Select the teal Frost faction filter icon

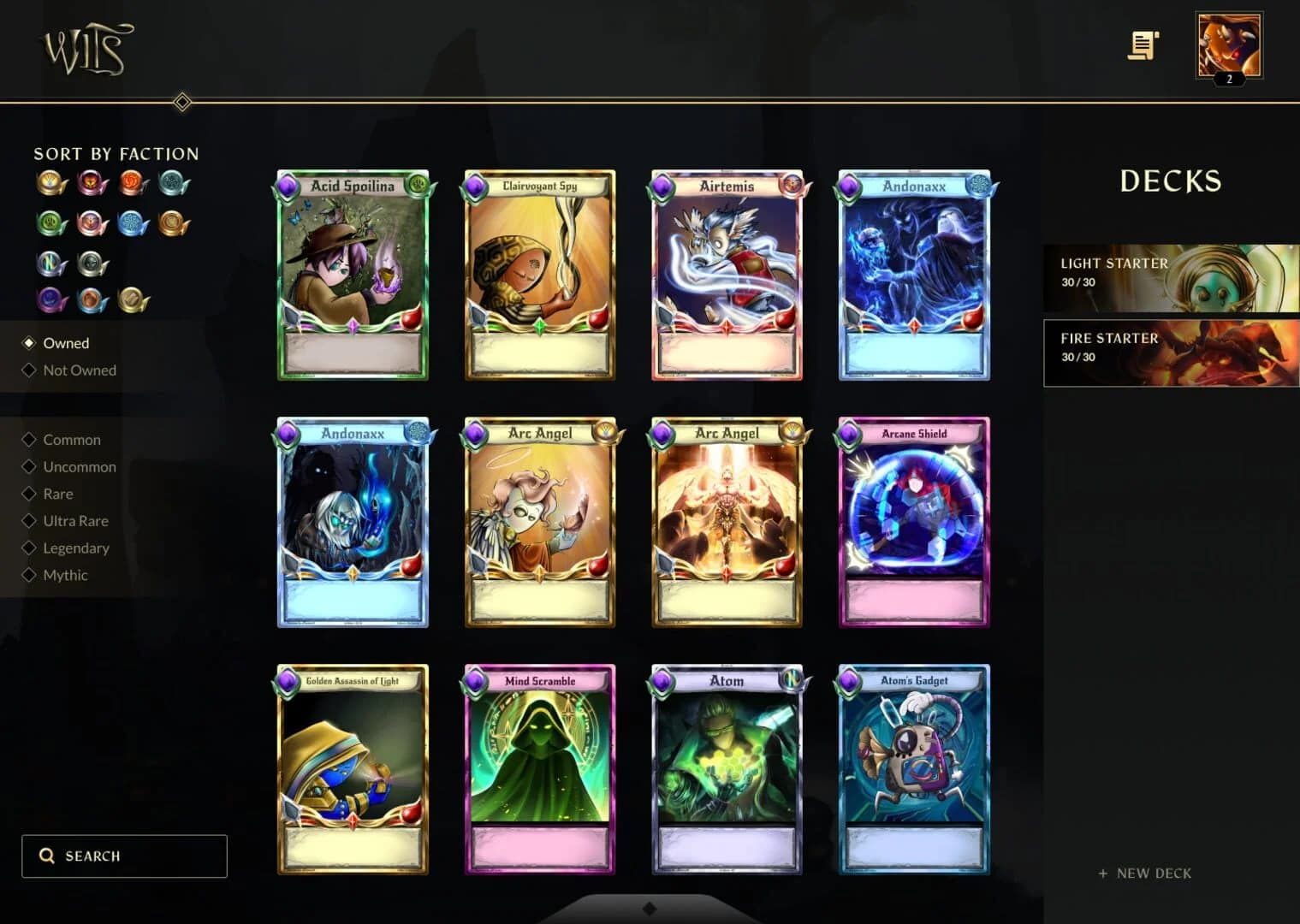(174, 182)
